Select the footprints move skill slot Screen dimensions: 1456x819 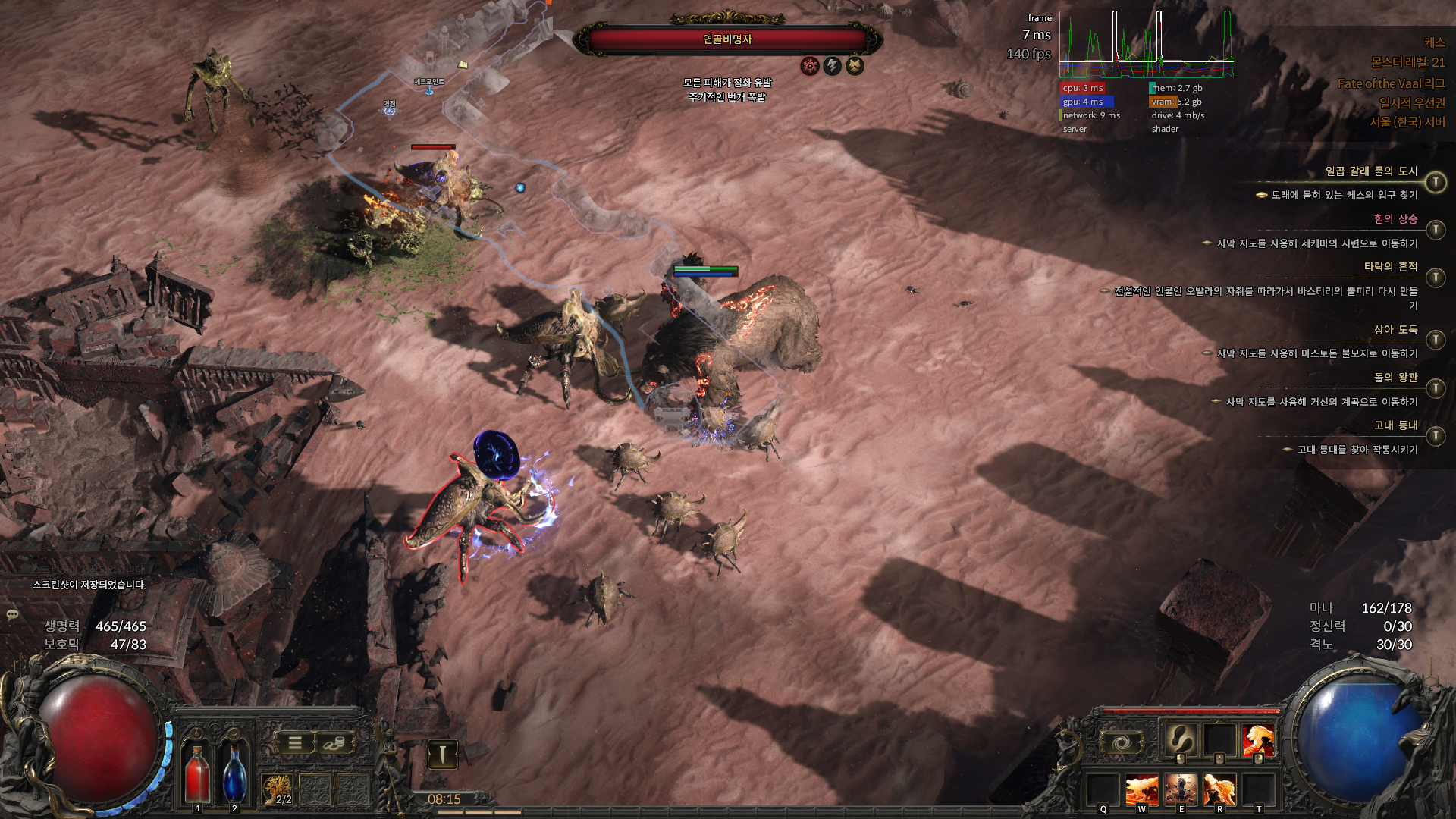(1180, 738)
